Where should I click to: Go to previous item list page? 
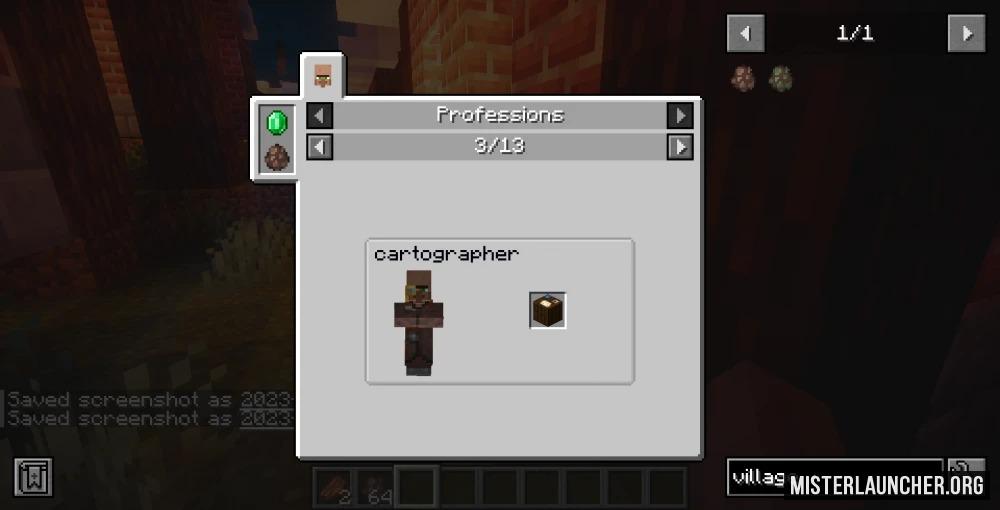tap(745, 34)
